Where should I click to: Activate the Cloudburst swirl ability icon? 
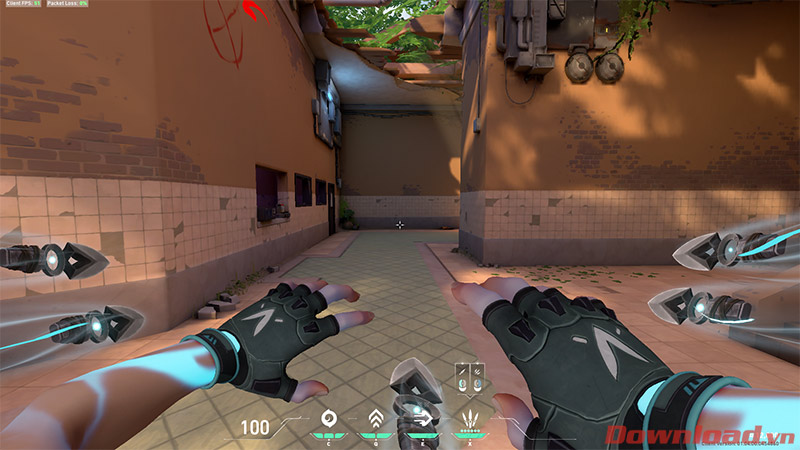tap(327, 419)
